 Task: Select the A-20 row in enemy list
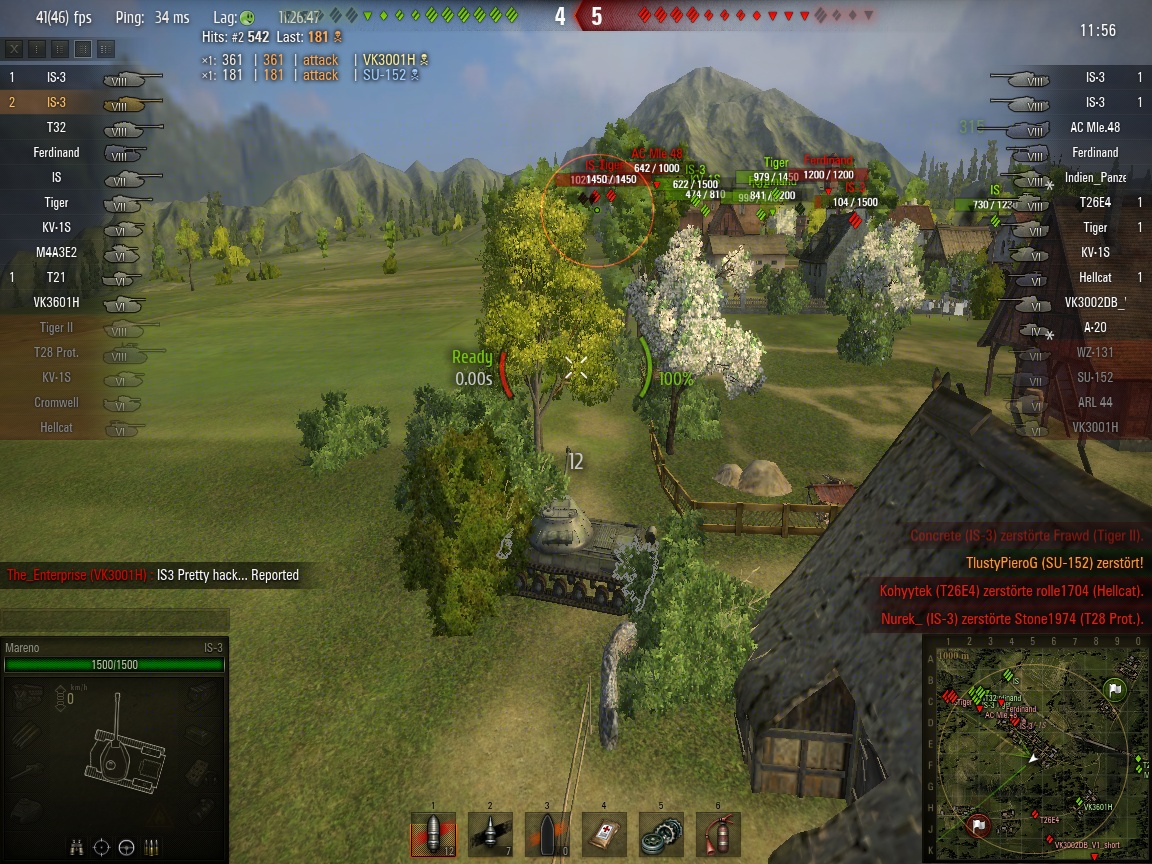[x=1078, y=328]
